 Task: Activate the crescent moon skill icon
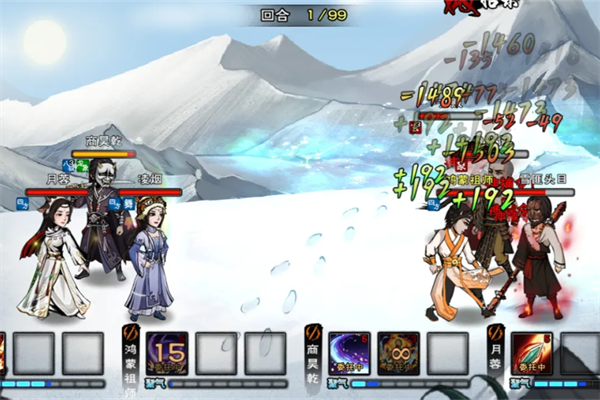[x=349, y=353]
